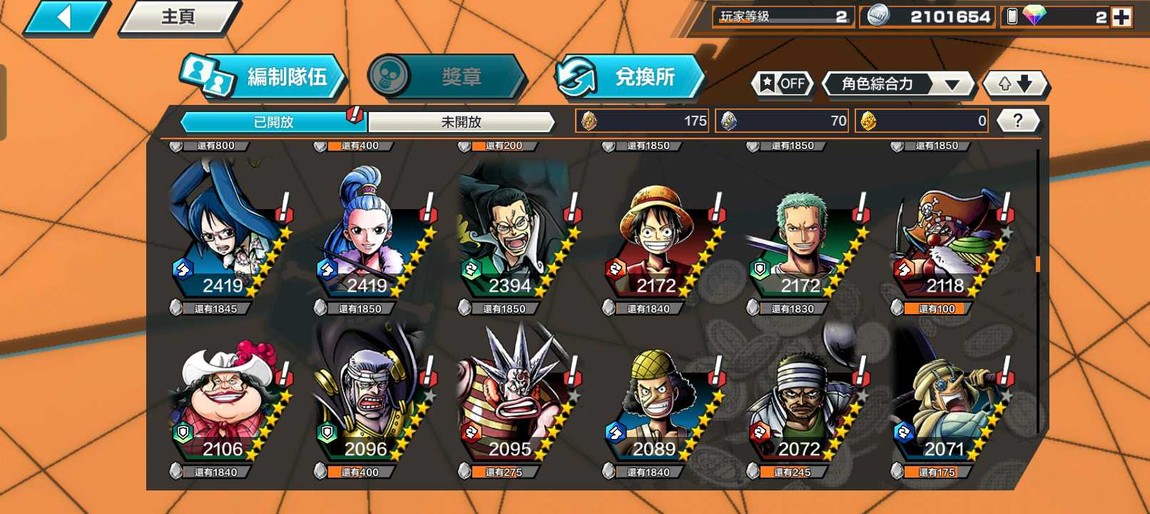The image size is (1150, 514).
Task: Open the question mark help button
Action: 1017,121
